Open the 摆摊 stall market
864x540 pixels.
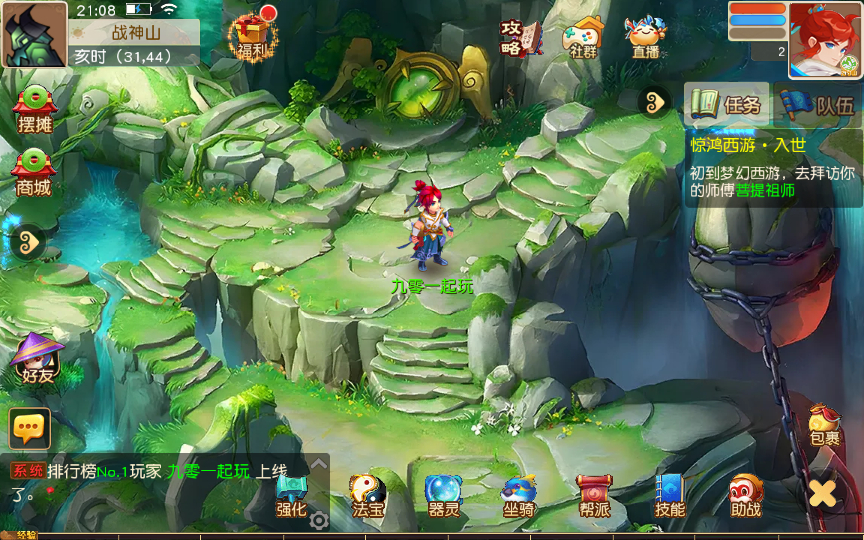pos(35,109)
